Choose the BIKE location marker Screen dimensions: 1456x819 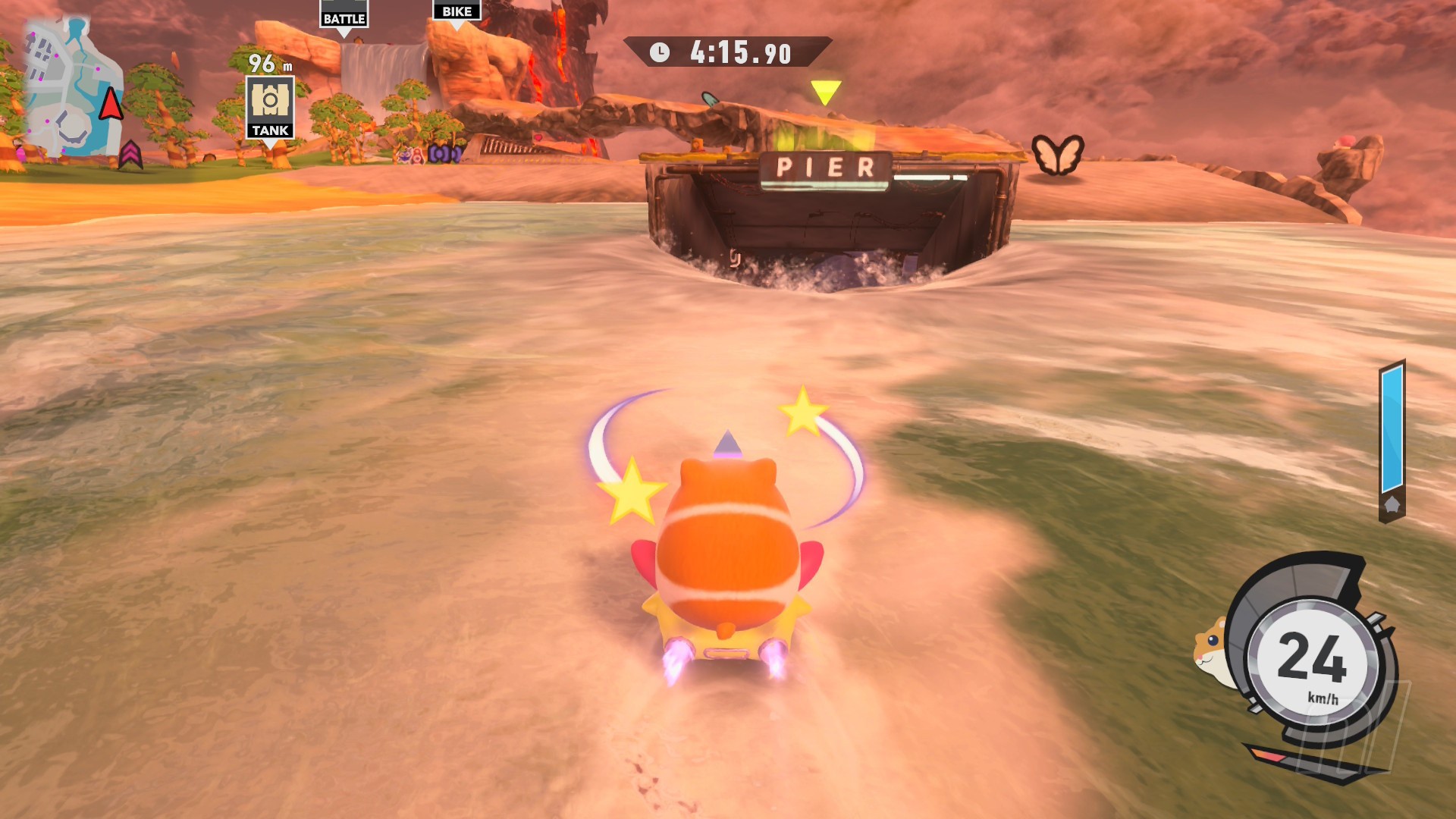point(457,11)
